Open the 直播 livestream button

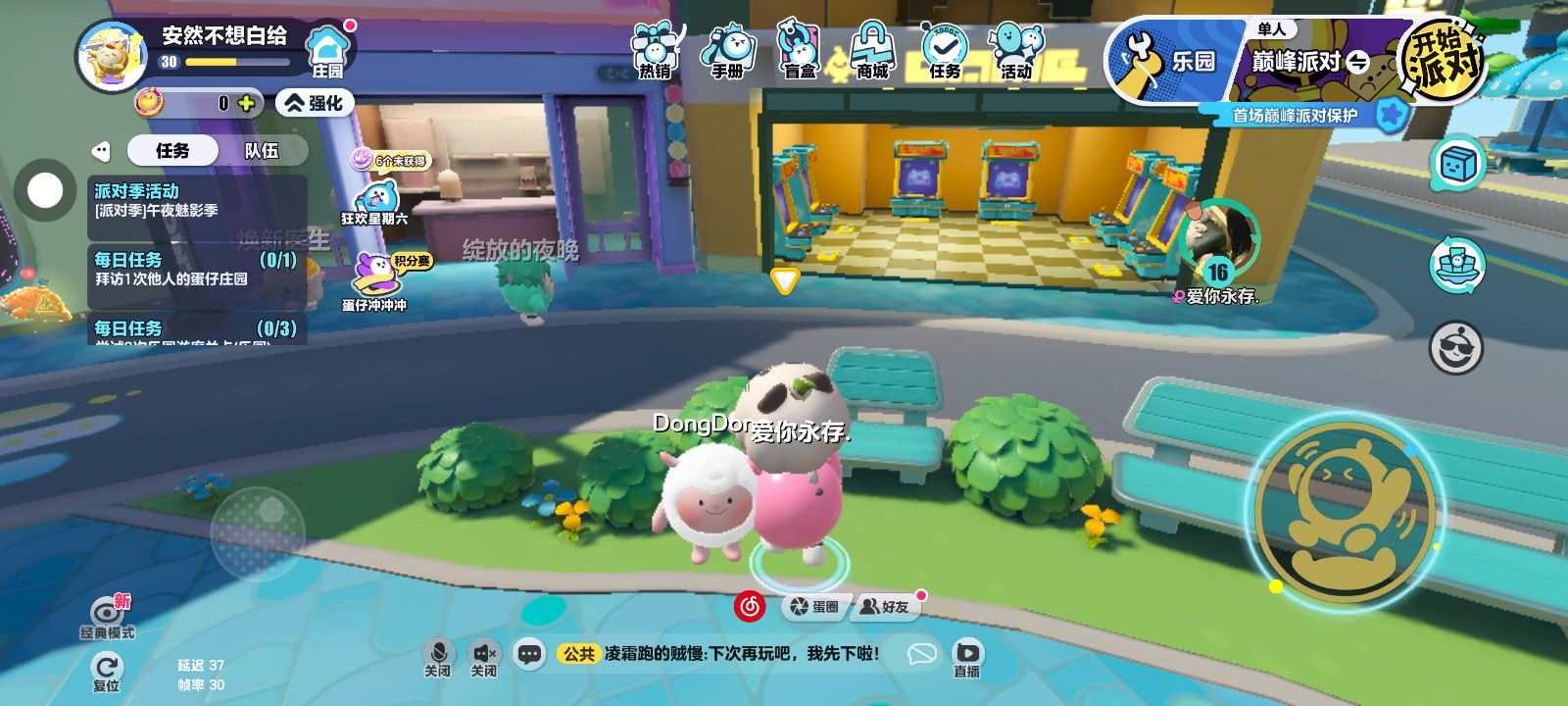coord(966,657)
